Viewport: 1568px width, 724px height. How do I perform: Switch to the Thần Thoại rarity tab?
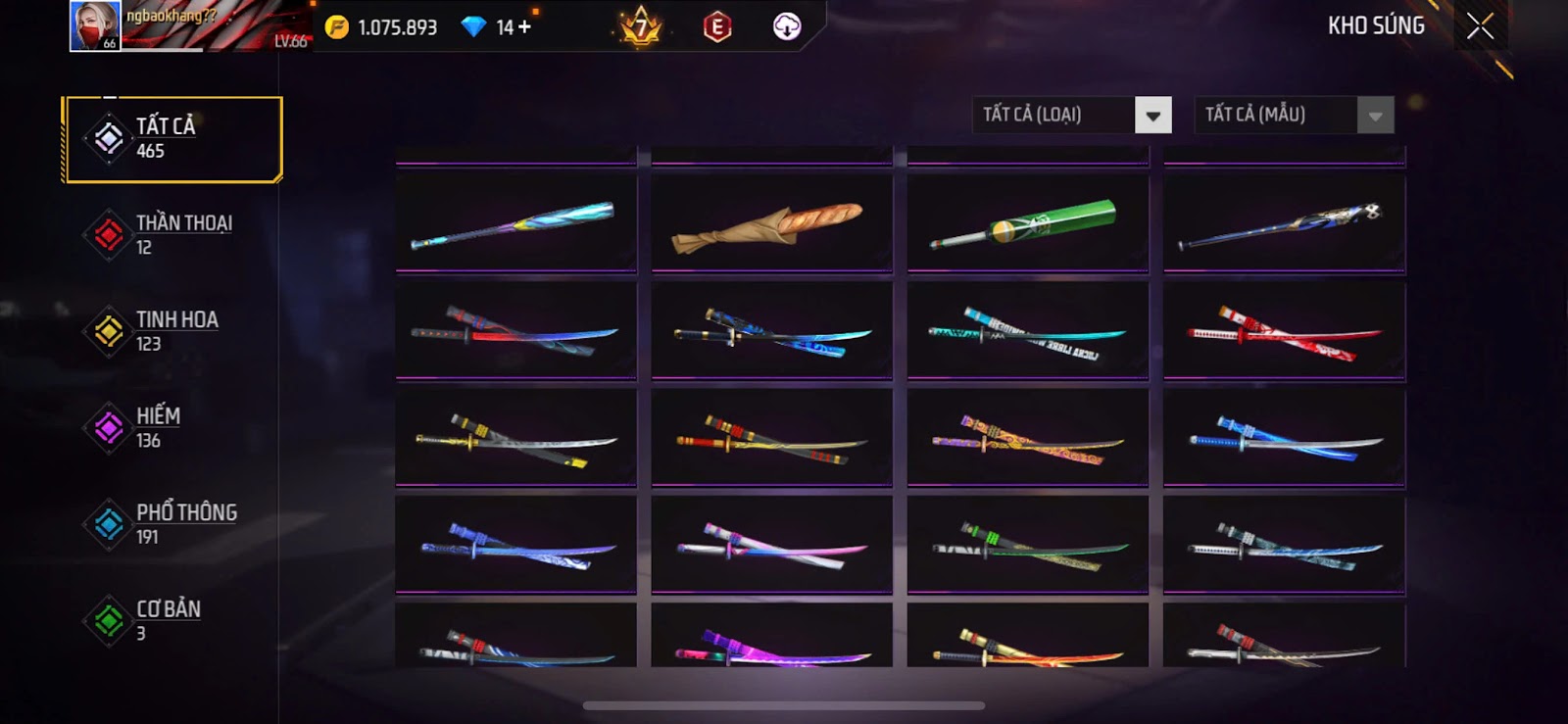[x=172, y=235]
